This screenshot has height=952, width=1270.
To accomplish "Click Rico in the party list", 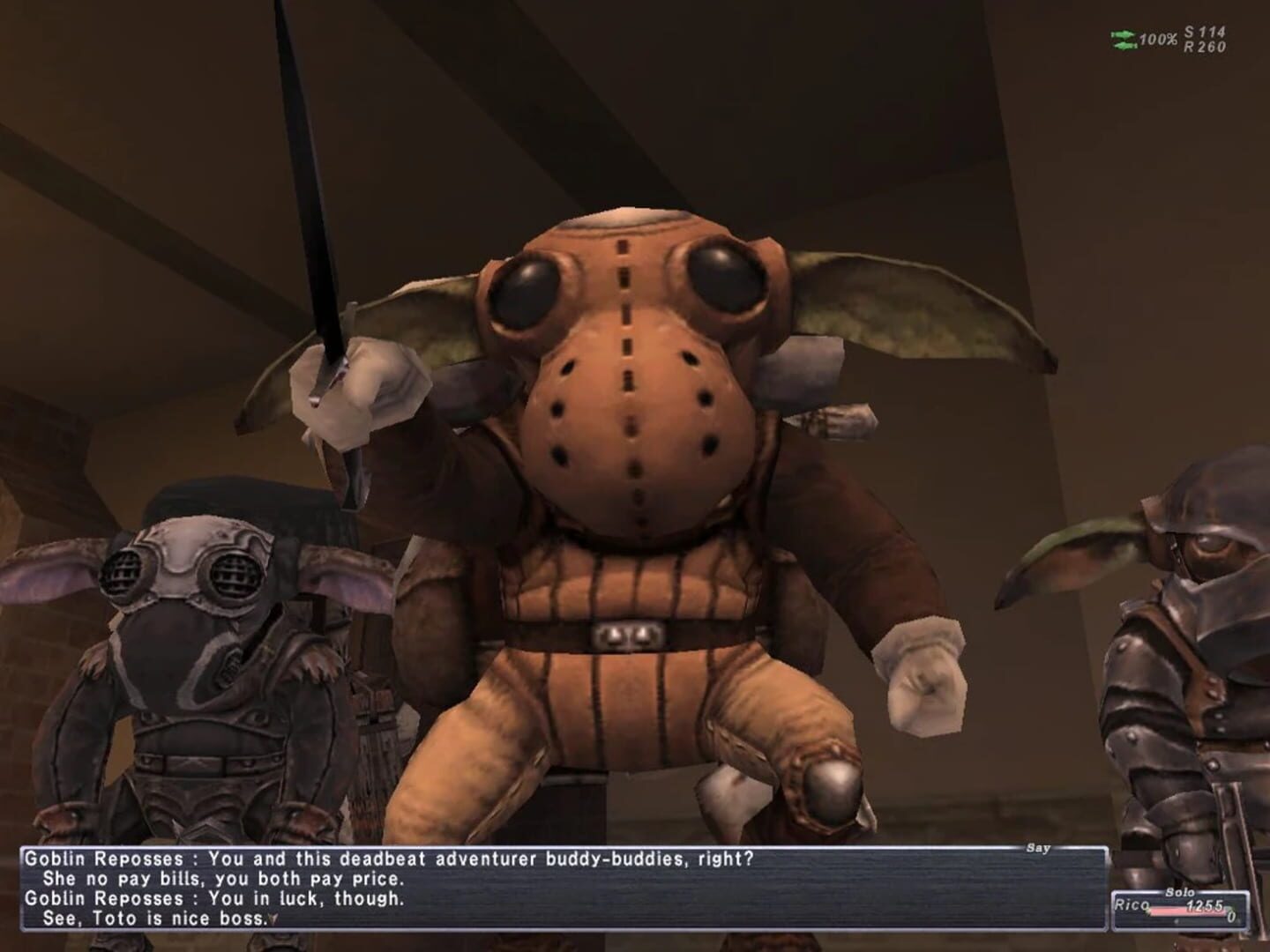I will [x=1132, y=905].
